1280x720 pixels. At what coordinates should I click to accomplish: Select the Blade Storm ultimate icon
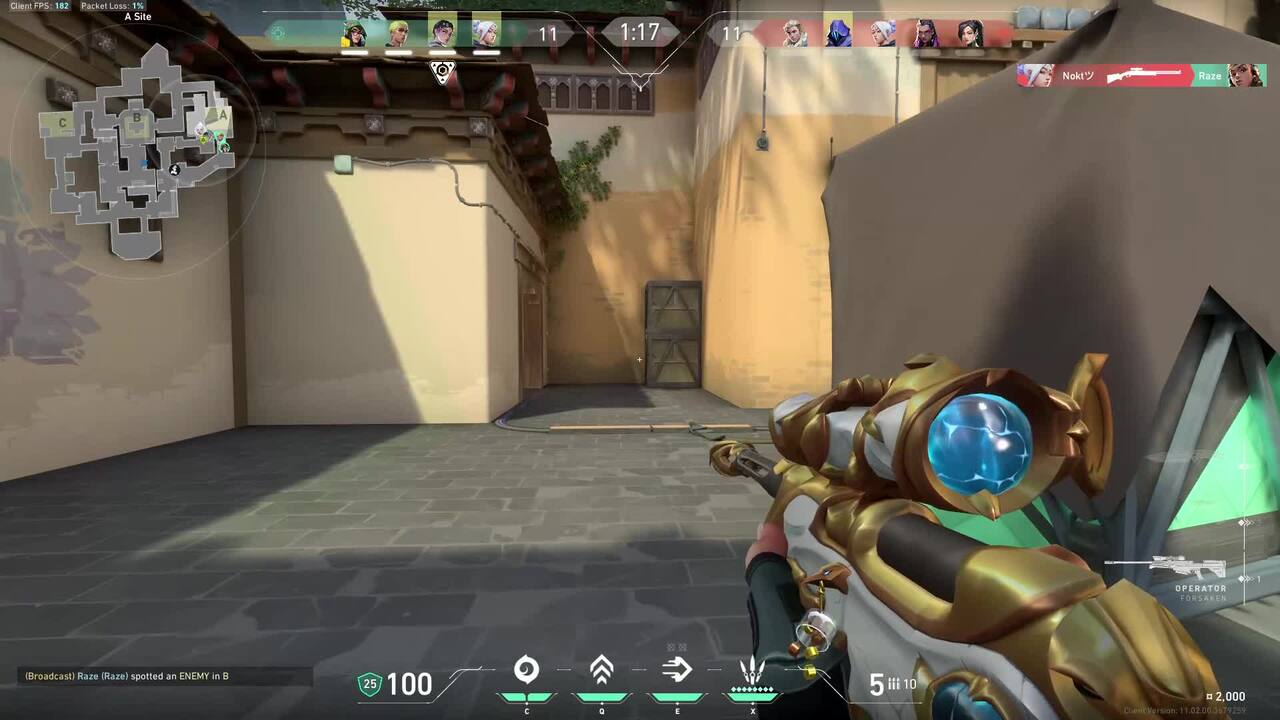coord(752,670)
